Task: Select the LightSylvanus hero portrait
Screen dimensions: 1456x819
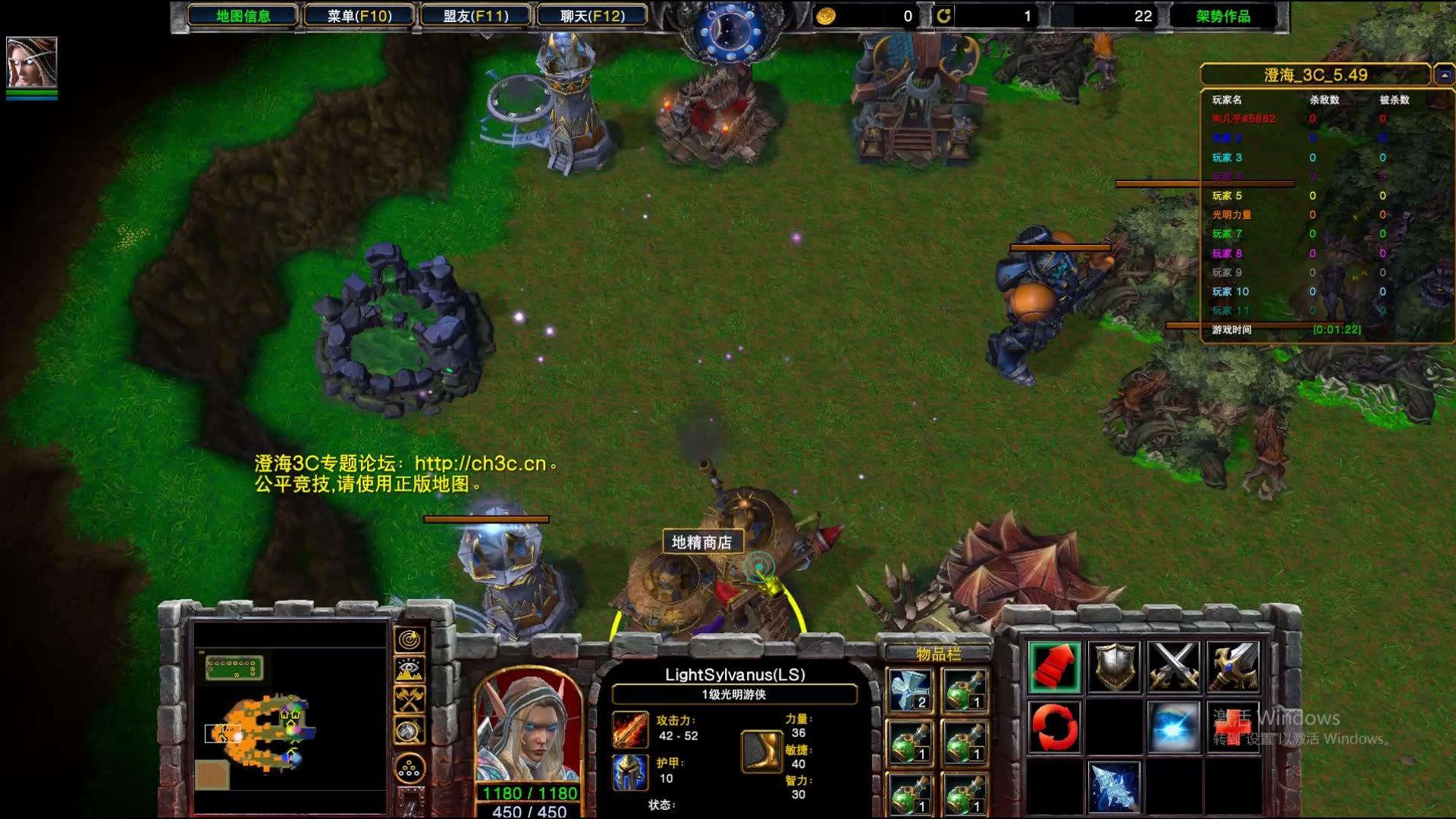Action: (529, 730)
